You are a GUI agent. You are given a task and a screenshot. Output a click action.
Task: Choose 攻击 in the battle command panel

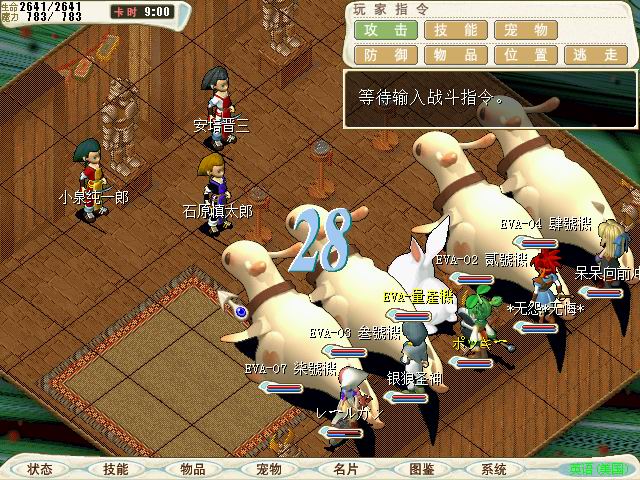tap(385, 30)
